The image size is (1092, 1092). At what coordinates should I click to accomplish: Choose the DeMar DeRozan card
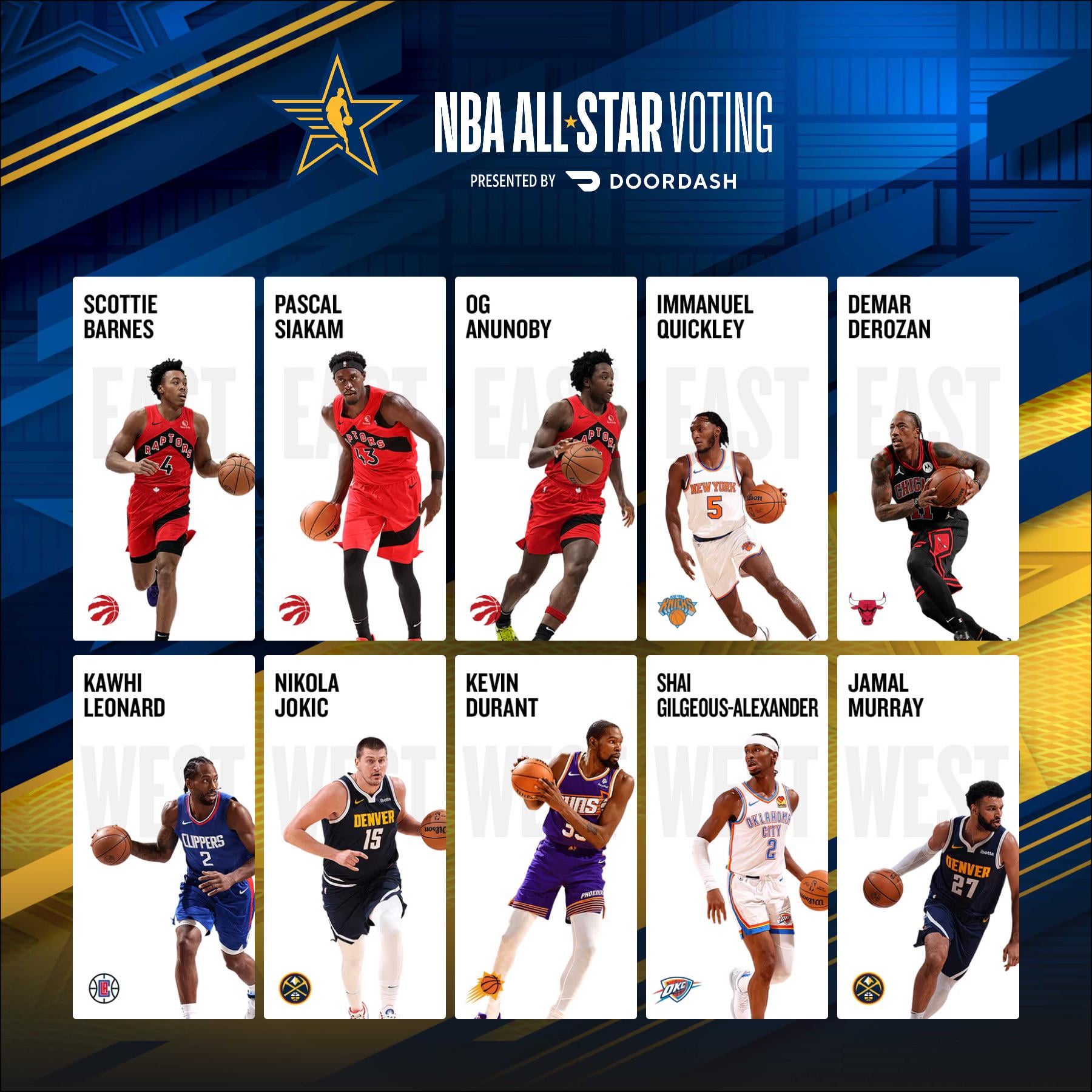click(x=928, y=459)
